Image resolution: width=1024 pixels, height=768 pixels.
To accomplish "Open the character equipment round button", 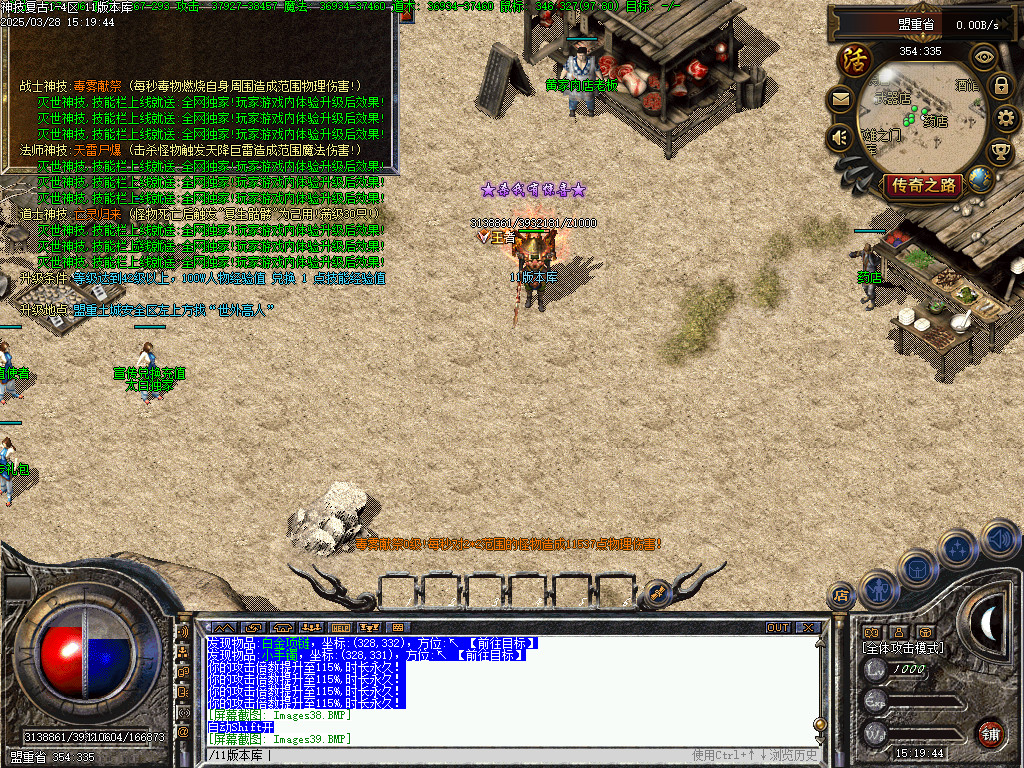I will (879, 588).
